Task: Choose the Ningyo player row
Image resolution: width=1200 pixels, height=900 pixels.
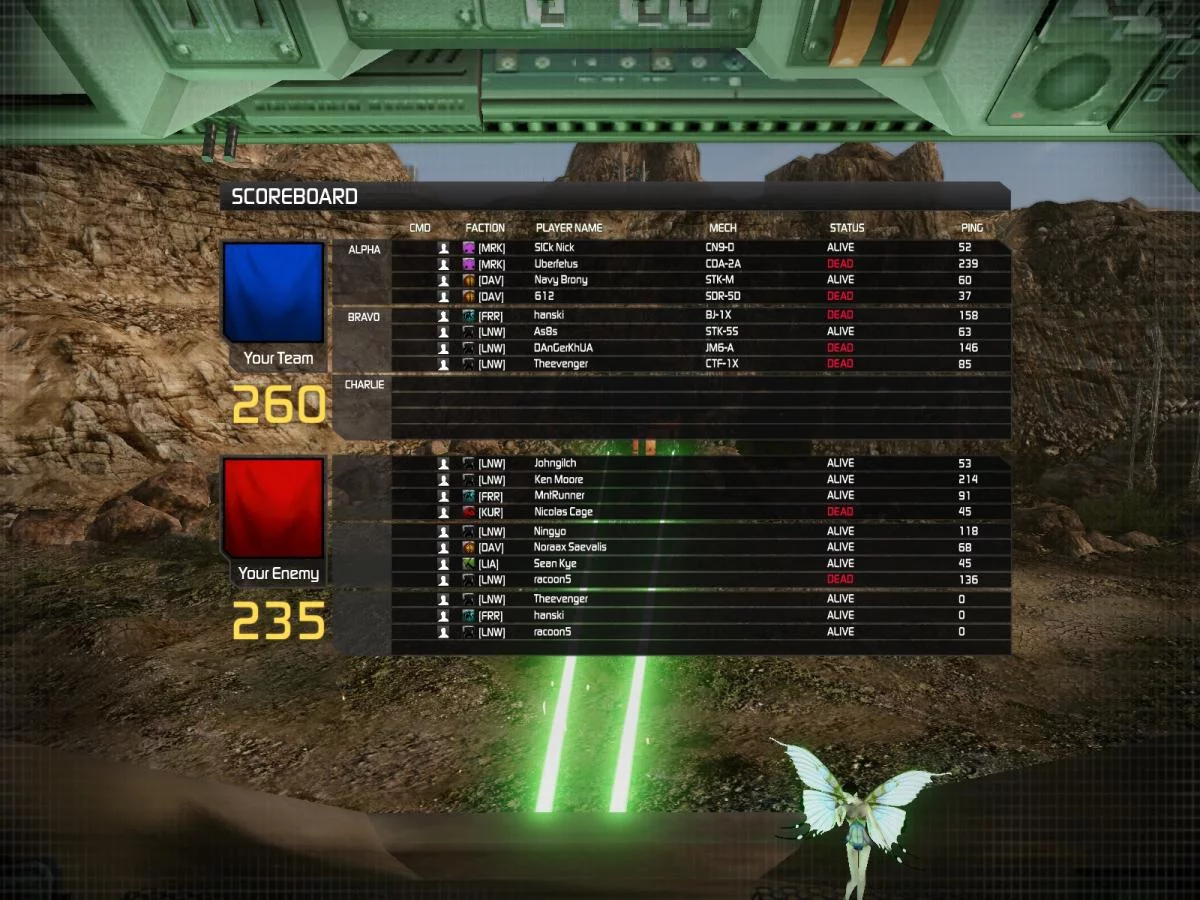Action: pos(550,532)
